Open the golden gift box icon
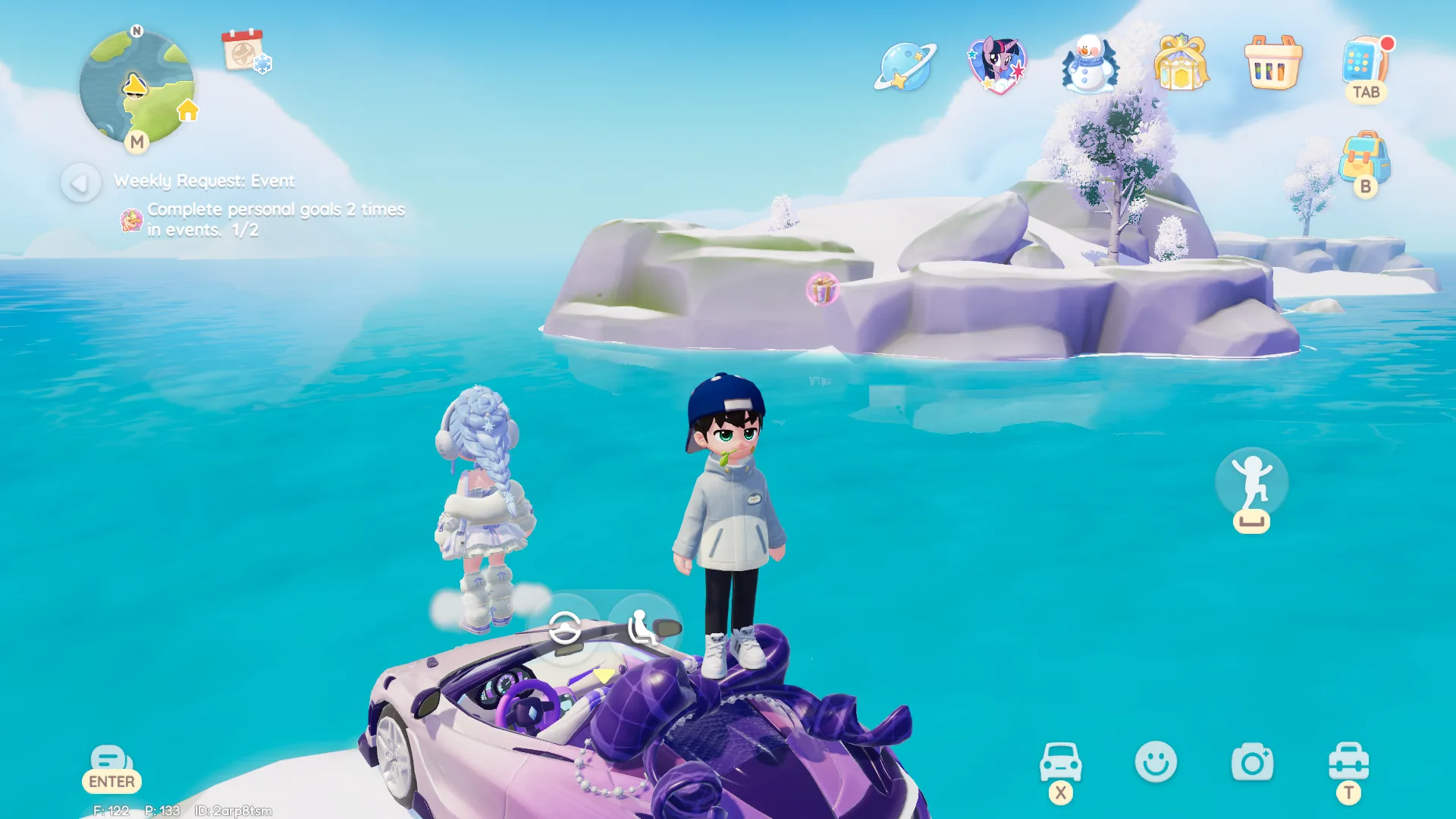The image size is (1456, 819). click(x=1181, y=64)
